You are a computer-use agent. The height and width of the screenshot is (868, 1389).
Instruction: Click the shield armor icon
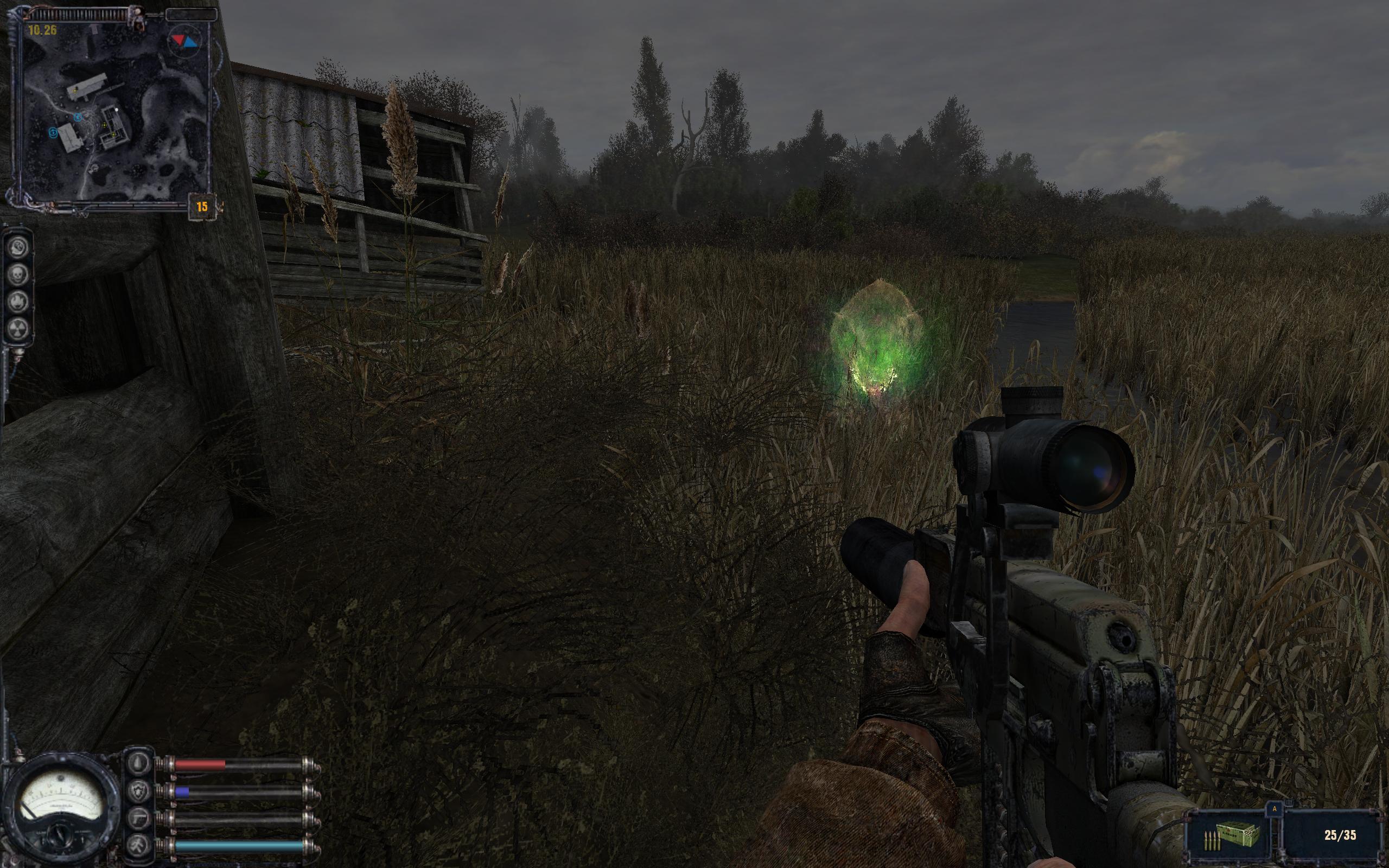click(x=139, y=792)
